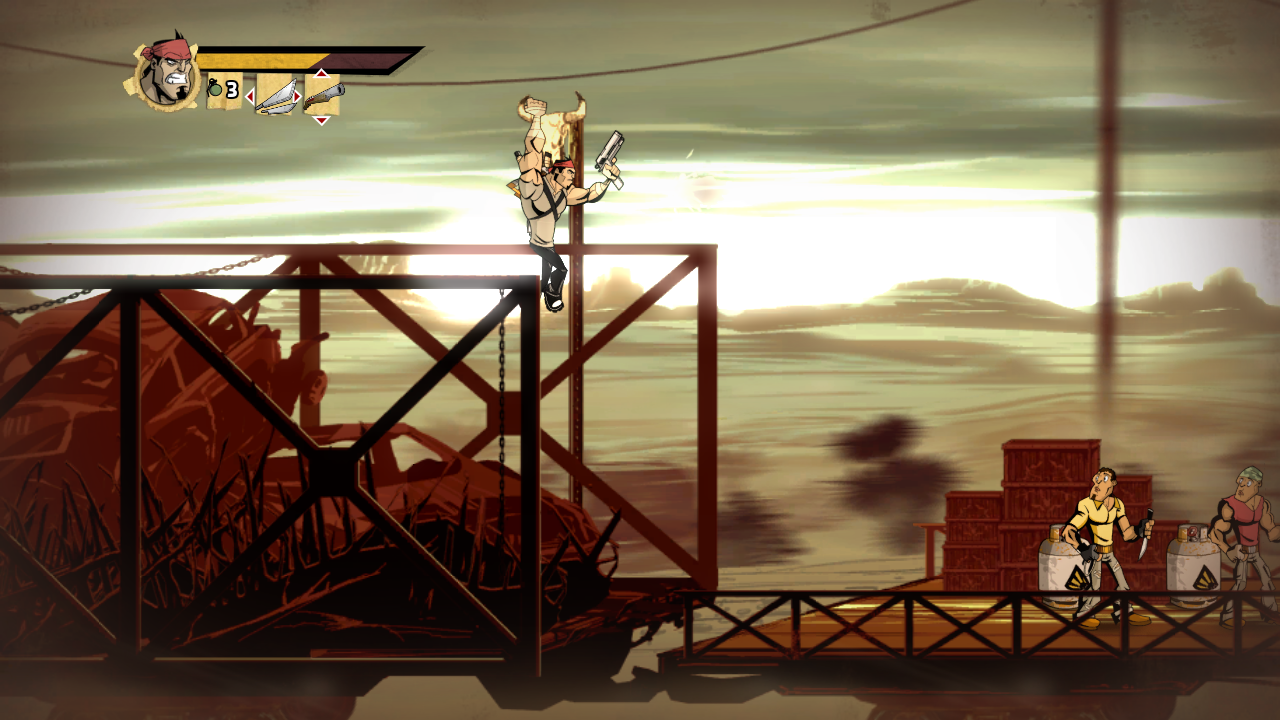The width and height of the screenshot is (1280, 720).
Task: Select the grenade slot
Action: 224,91
